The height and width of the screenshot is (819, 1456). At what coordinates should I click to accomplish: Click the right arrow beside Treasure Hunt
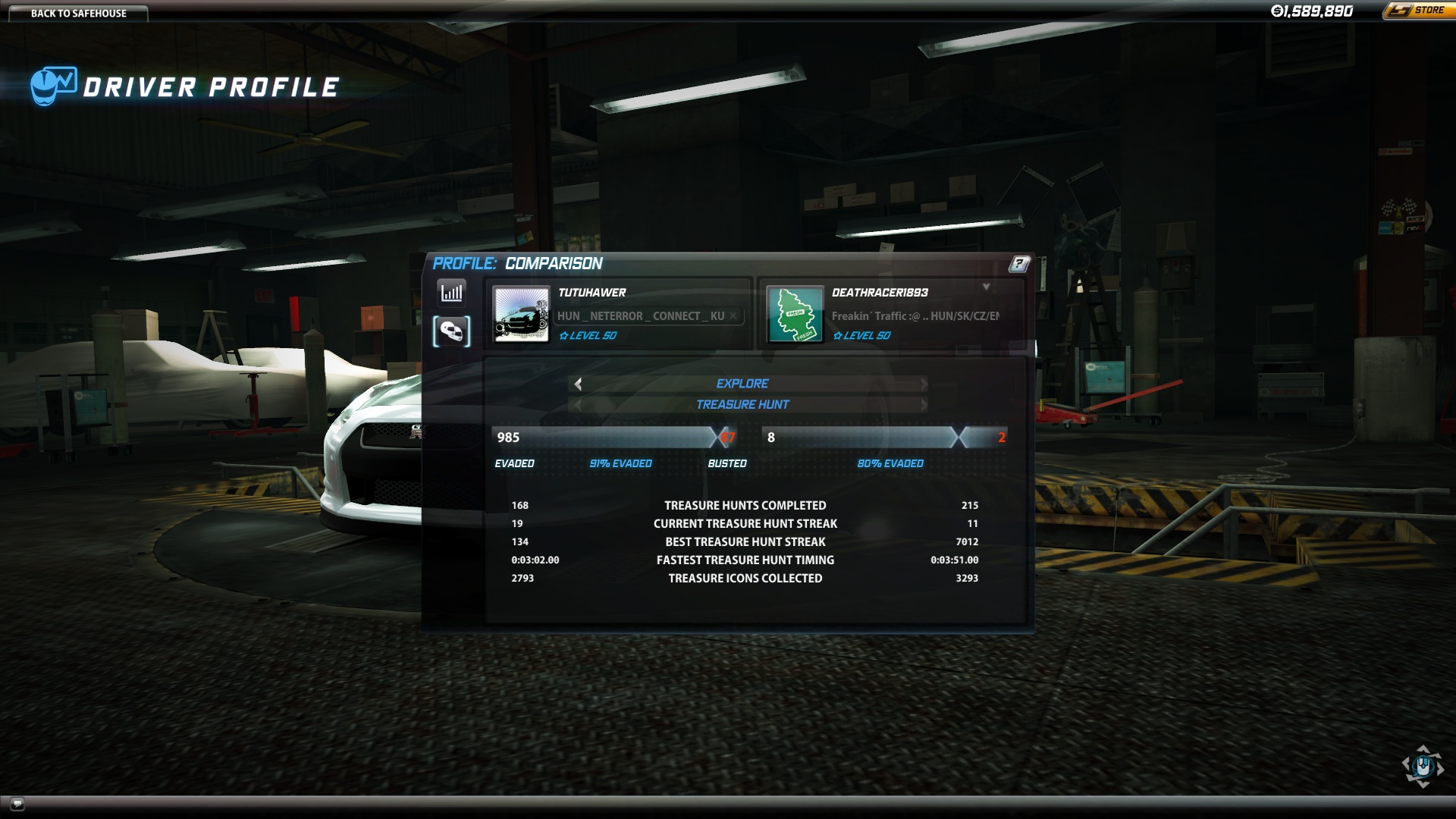pyautogui.click(x=924, y=405)
